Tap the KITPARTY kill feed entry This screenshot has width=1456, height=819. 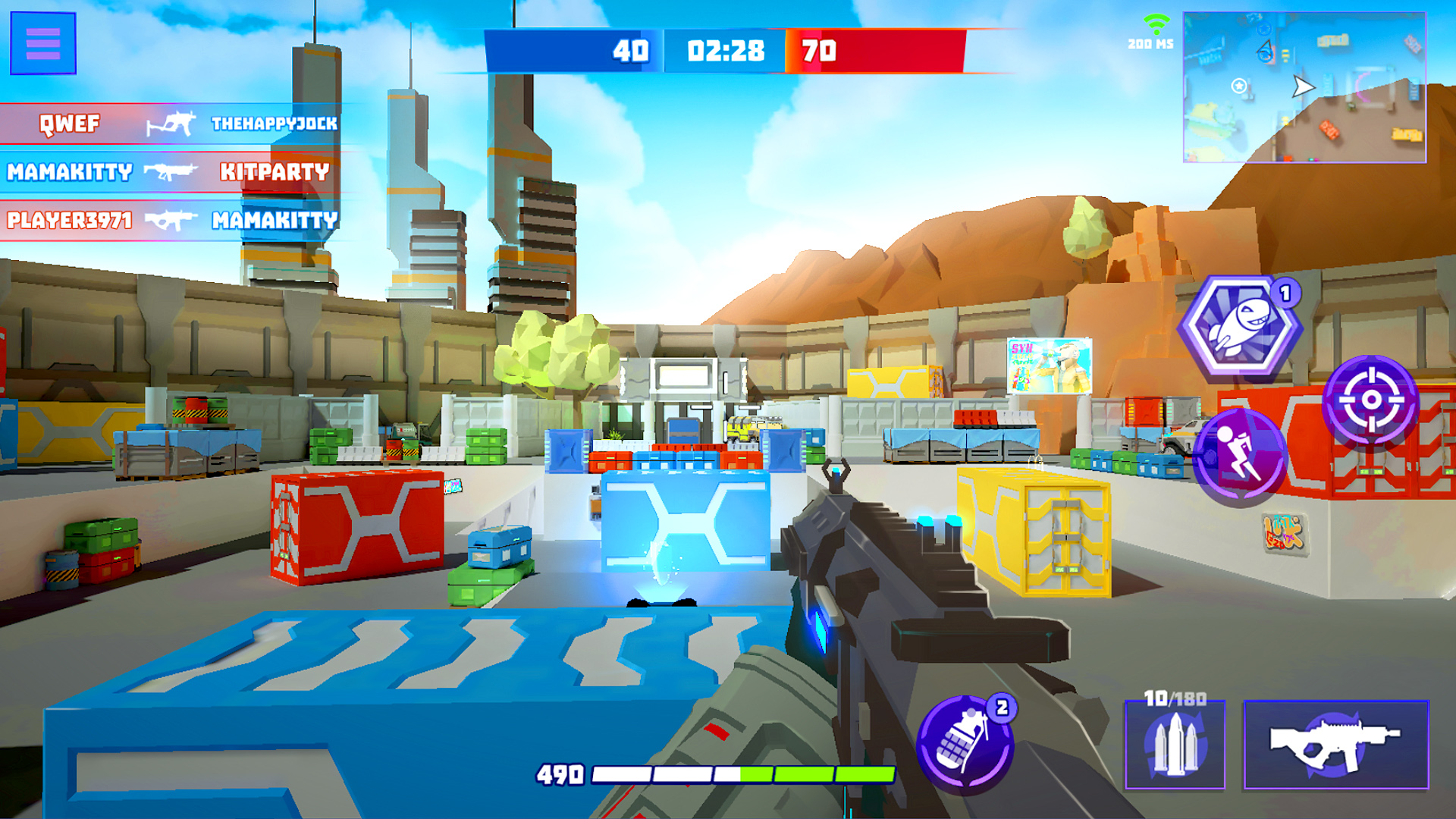(x=273, y=173)
